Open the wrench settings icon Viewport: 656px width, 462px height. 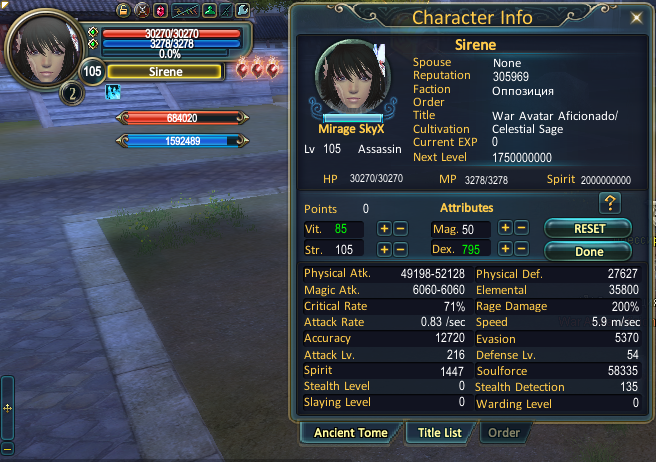click(241, 10)
